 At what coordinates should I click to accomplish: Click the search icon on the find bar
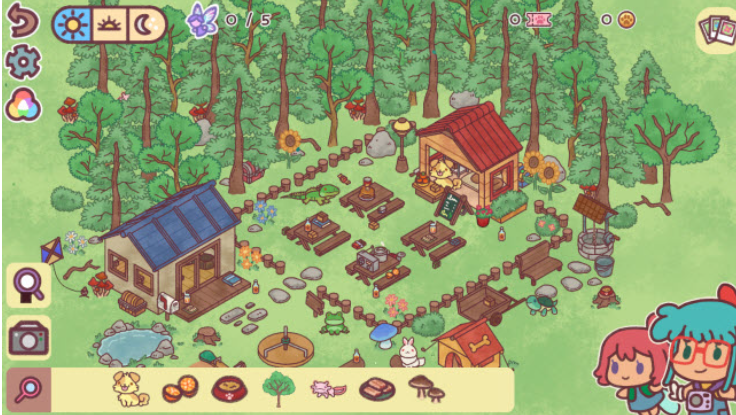28,389
